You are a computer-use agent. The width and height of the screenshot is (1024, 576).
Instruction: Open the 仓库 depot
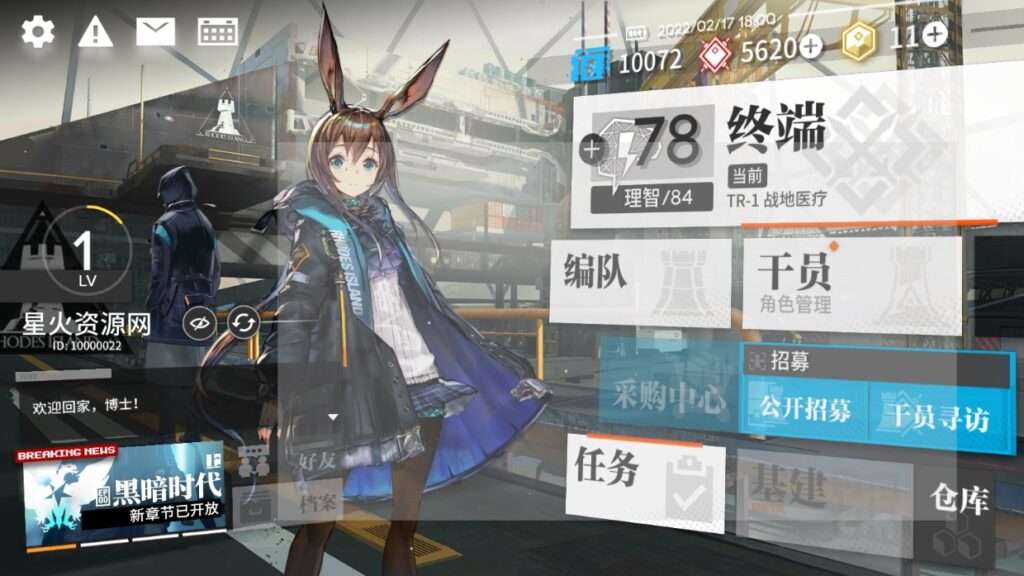pyautogui.click(x=958, y=500)
